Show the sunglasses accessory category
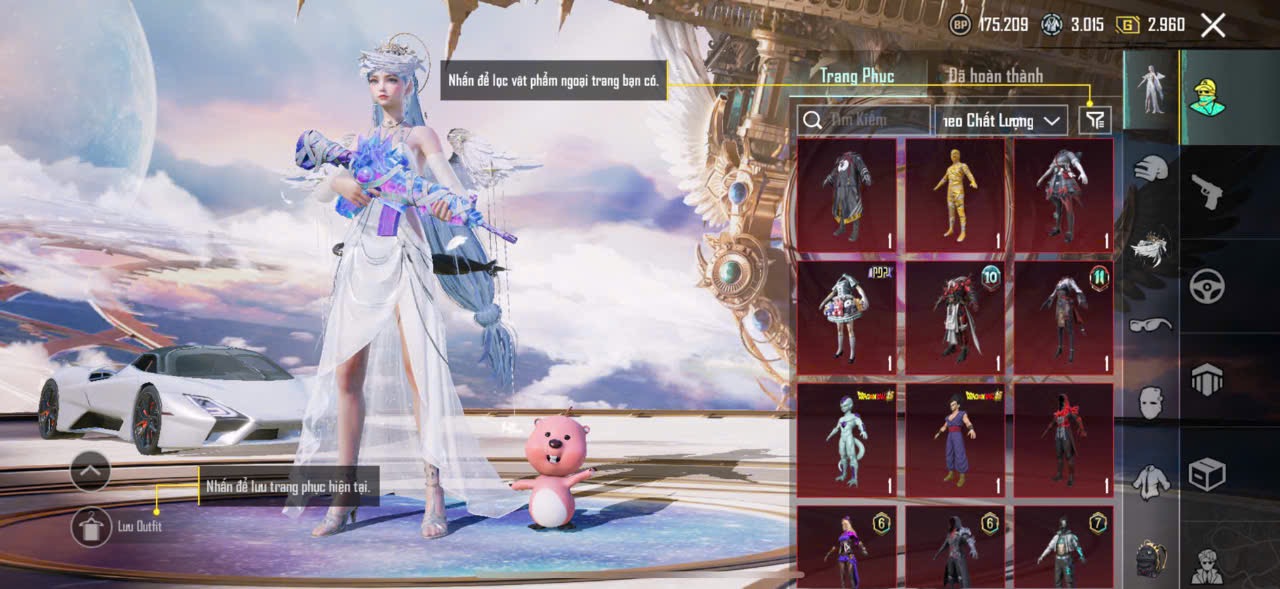This screenshot has height=589, width=1280. click(x=1151, y=324)
